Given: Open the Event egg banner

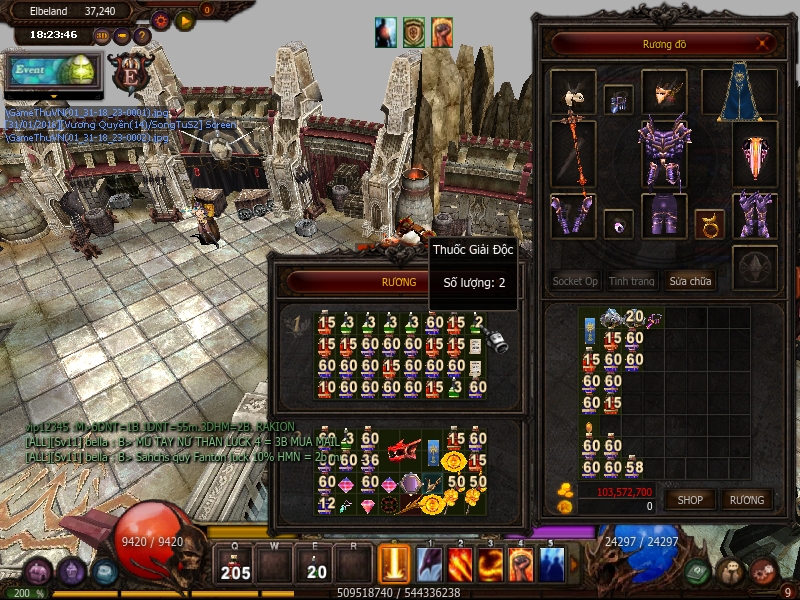Looking at the screenshot, I should coord(54,70).
